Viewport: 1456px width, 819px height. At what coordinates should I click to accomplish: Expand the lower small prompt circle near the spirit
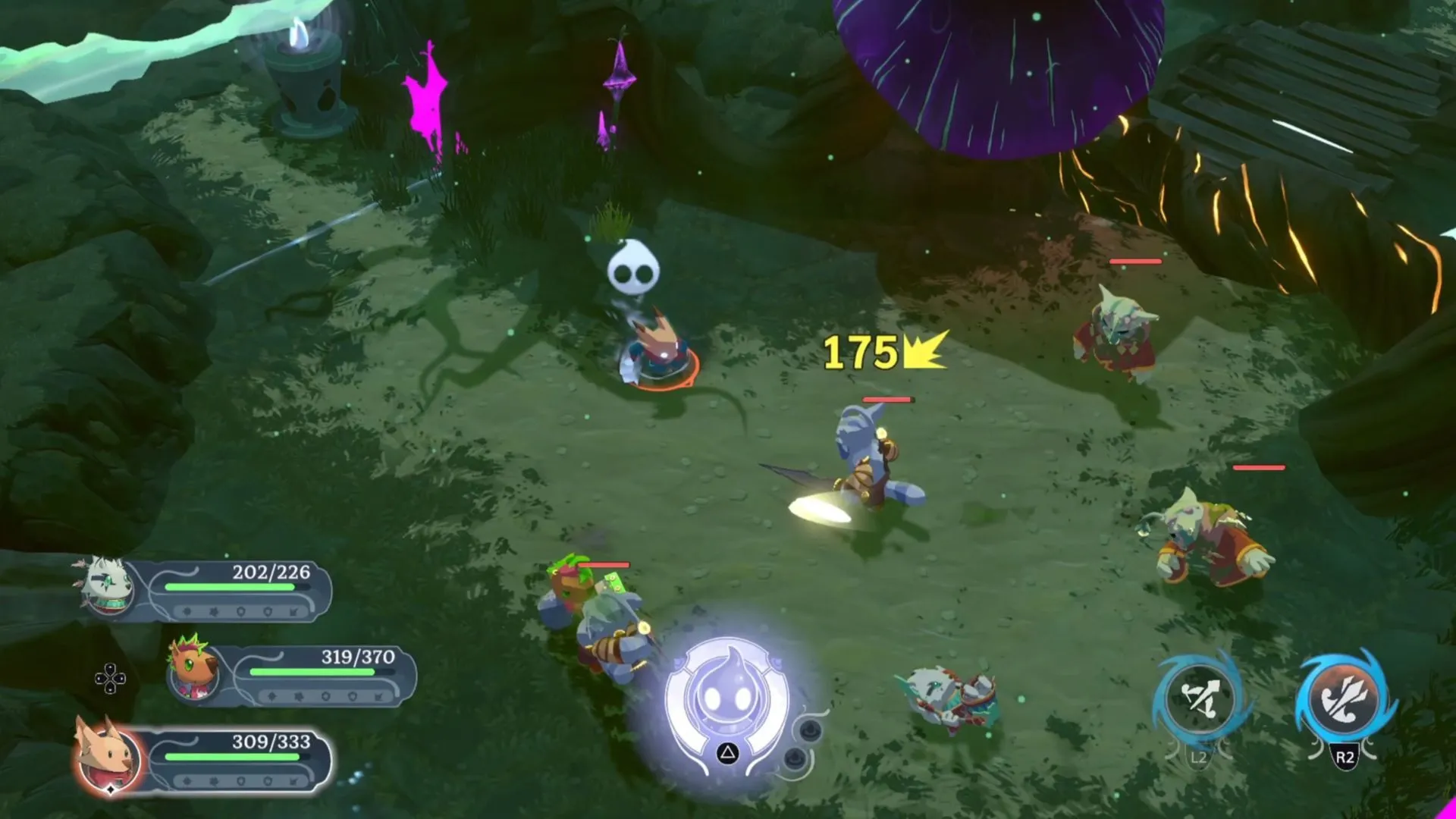pyautogui.click(x=795, y=758)
